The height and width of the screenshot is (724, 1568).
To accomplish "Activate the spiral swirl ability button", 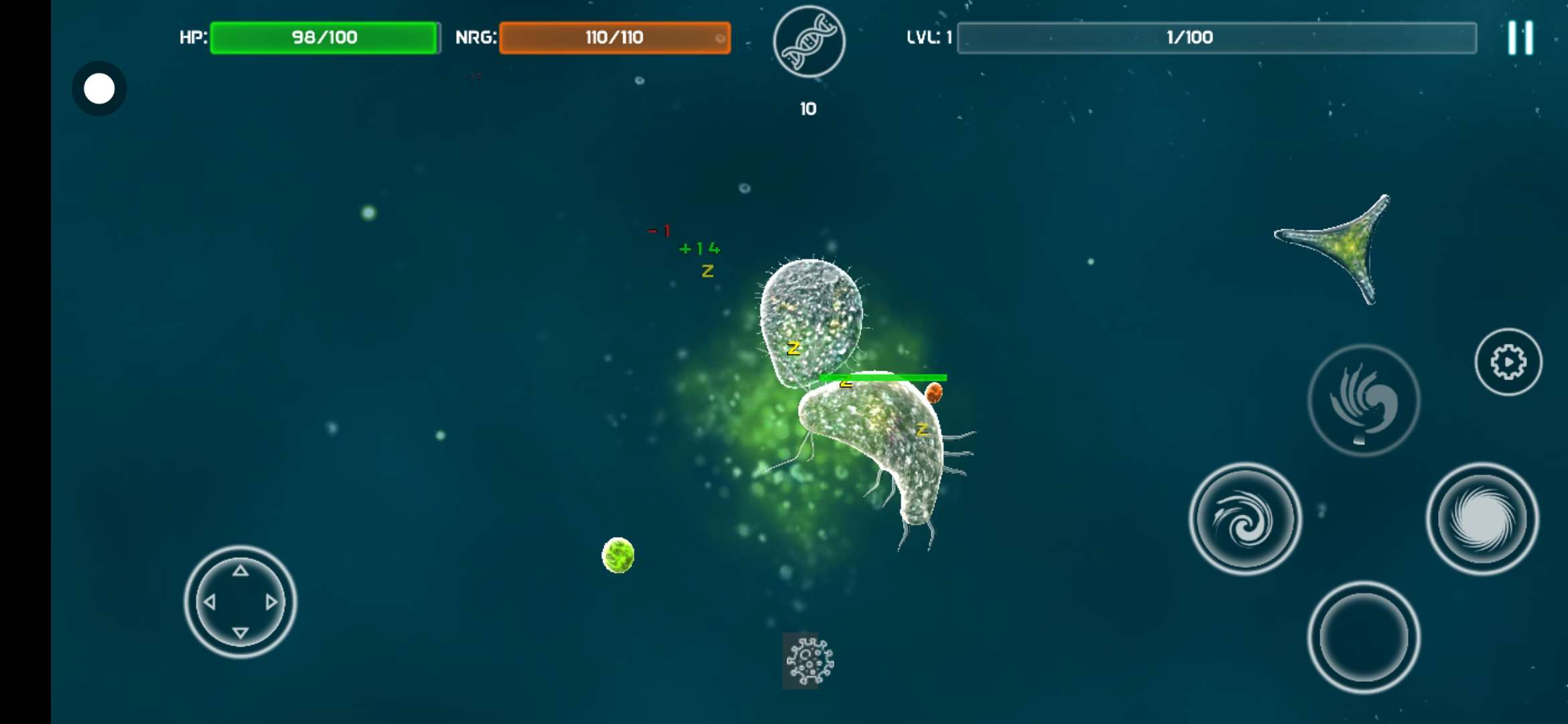I will (1245, 519).
